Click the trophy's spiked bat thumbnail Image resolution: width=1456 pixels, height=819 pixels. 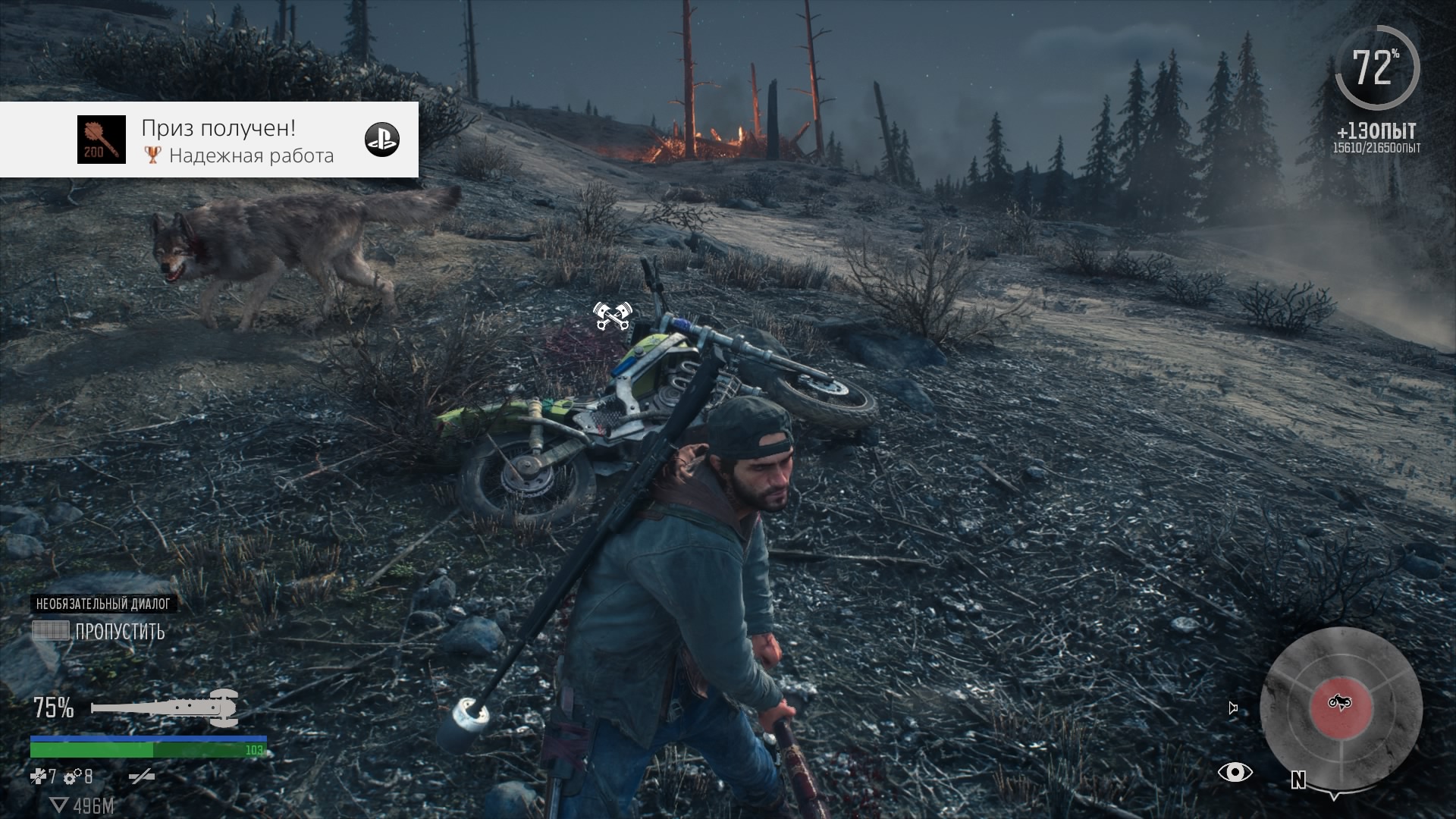102,140
